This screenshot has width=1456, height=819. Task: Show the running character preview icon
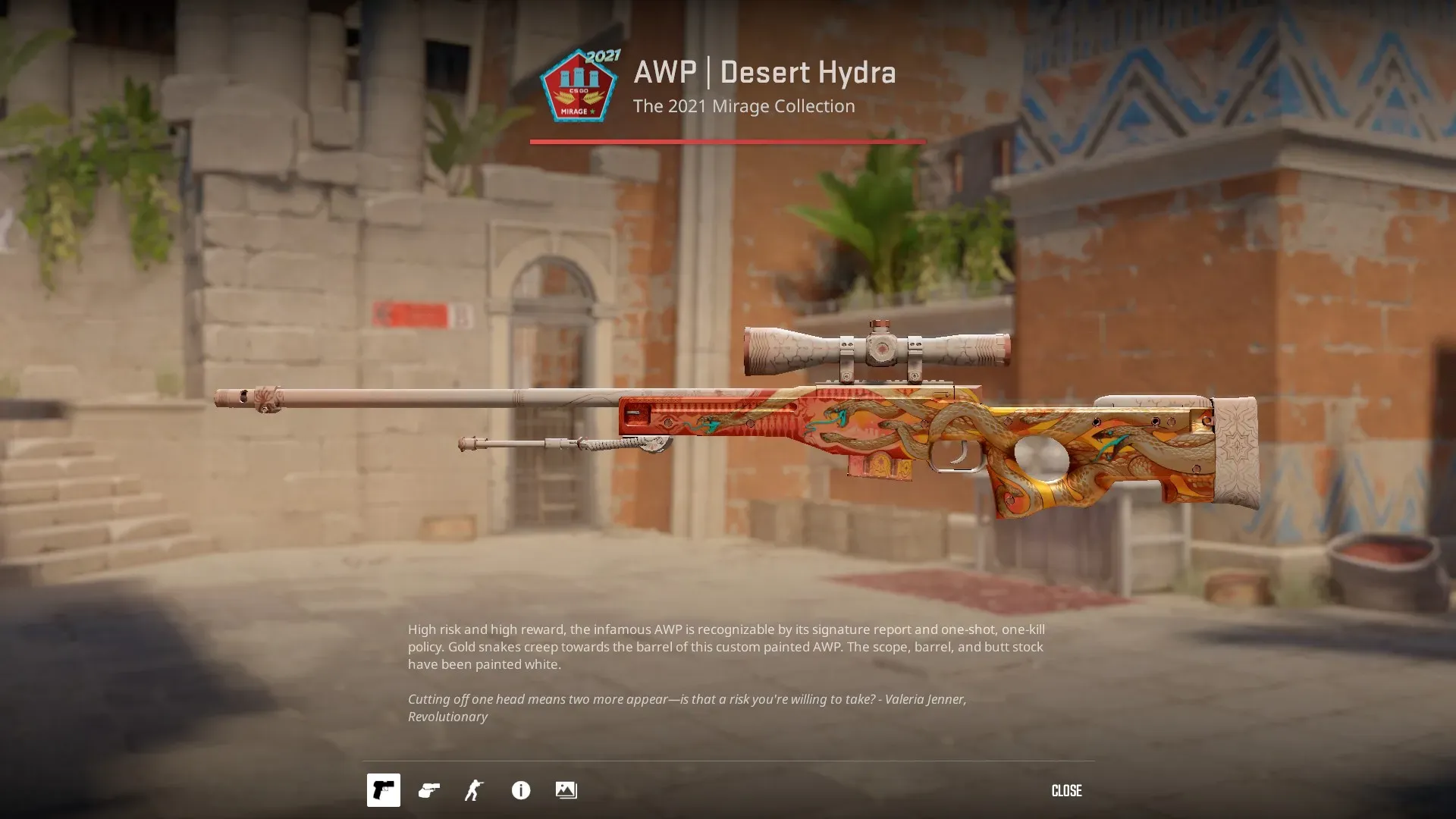point(474,790)
